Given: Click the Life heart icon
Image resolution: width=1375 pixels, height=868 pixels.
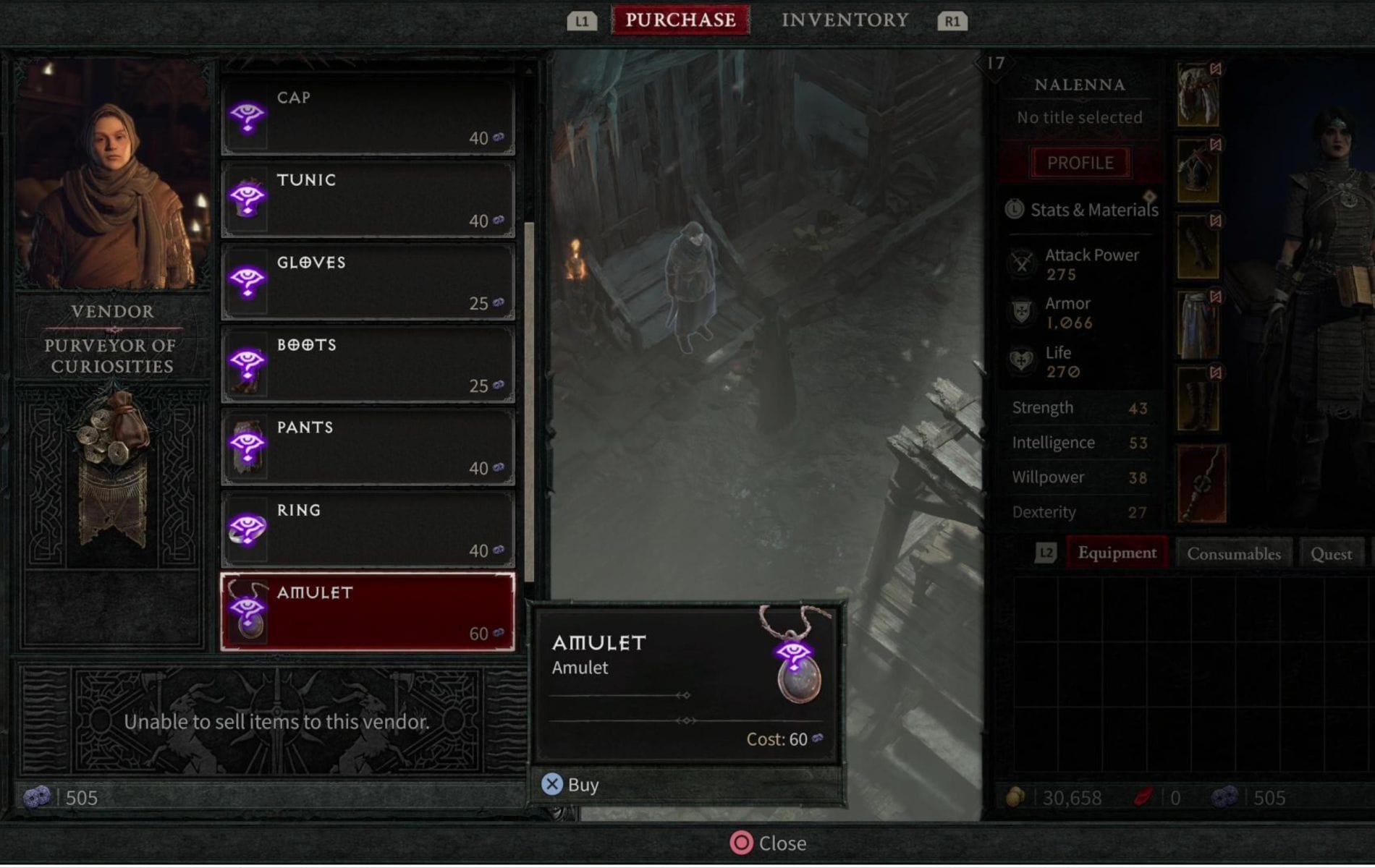Looking at the screenshot, I should (x=1023, y=362).
